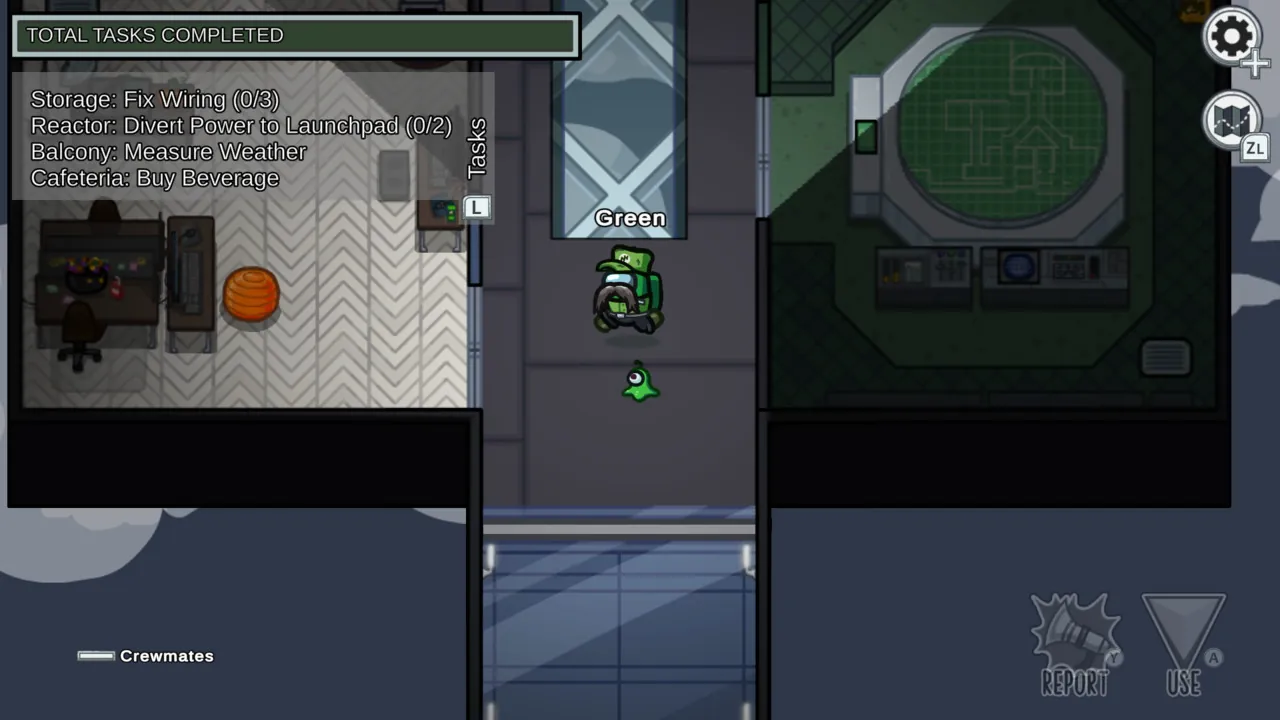Collapse the TOTAL TASKS COMPLETED panel
Image resolution: width=1280 pixels, height=720 pixels.
[294, 35]
